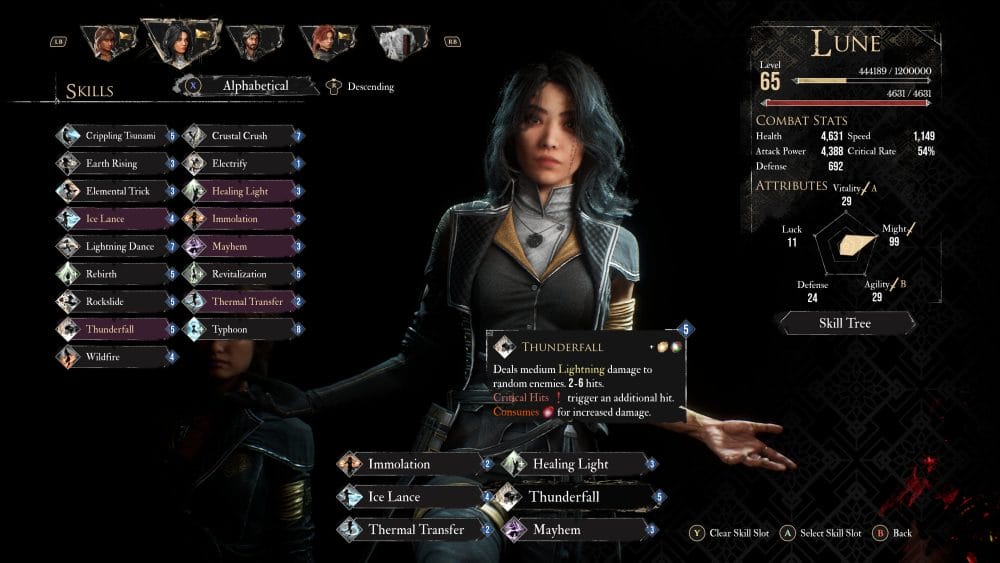Choose the Revitalization skill
Image resolution: width=1000 pixels, height=563 pixels.
point(243,274)
